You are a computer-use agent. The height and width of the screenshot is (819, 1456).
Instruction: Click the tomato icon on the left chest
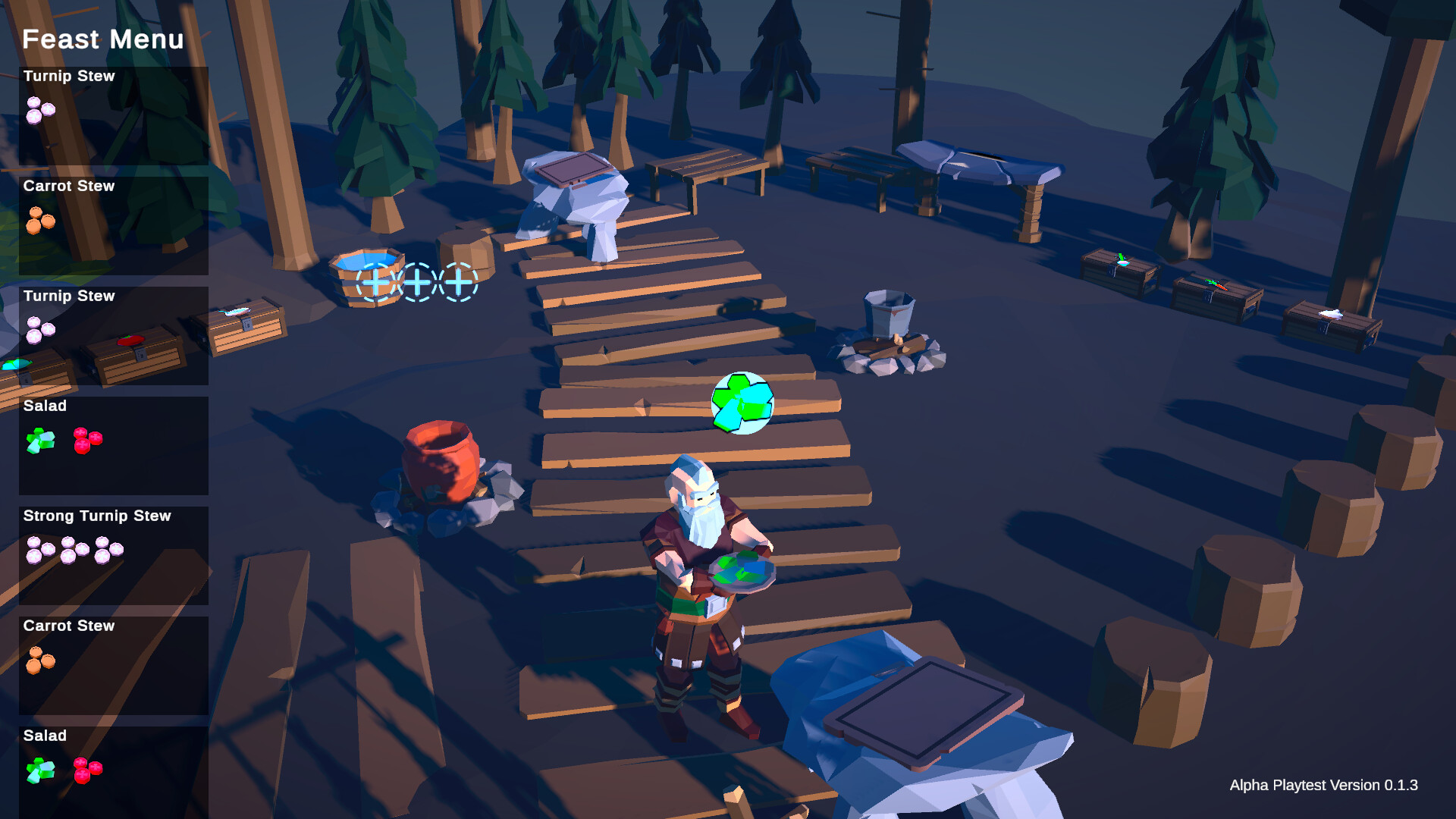pyautogui.click(x=131, y=340)
